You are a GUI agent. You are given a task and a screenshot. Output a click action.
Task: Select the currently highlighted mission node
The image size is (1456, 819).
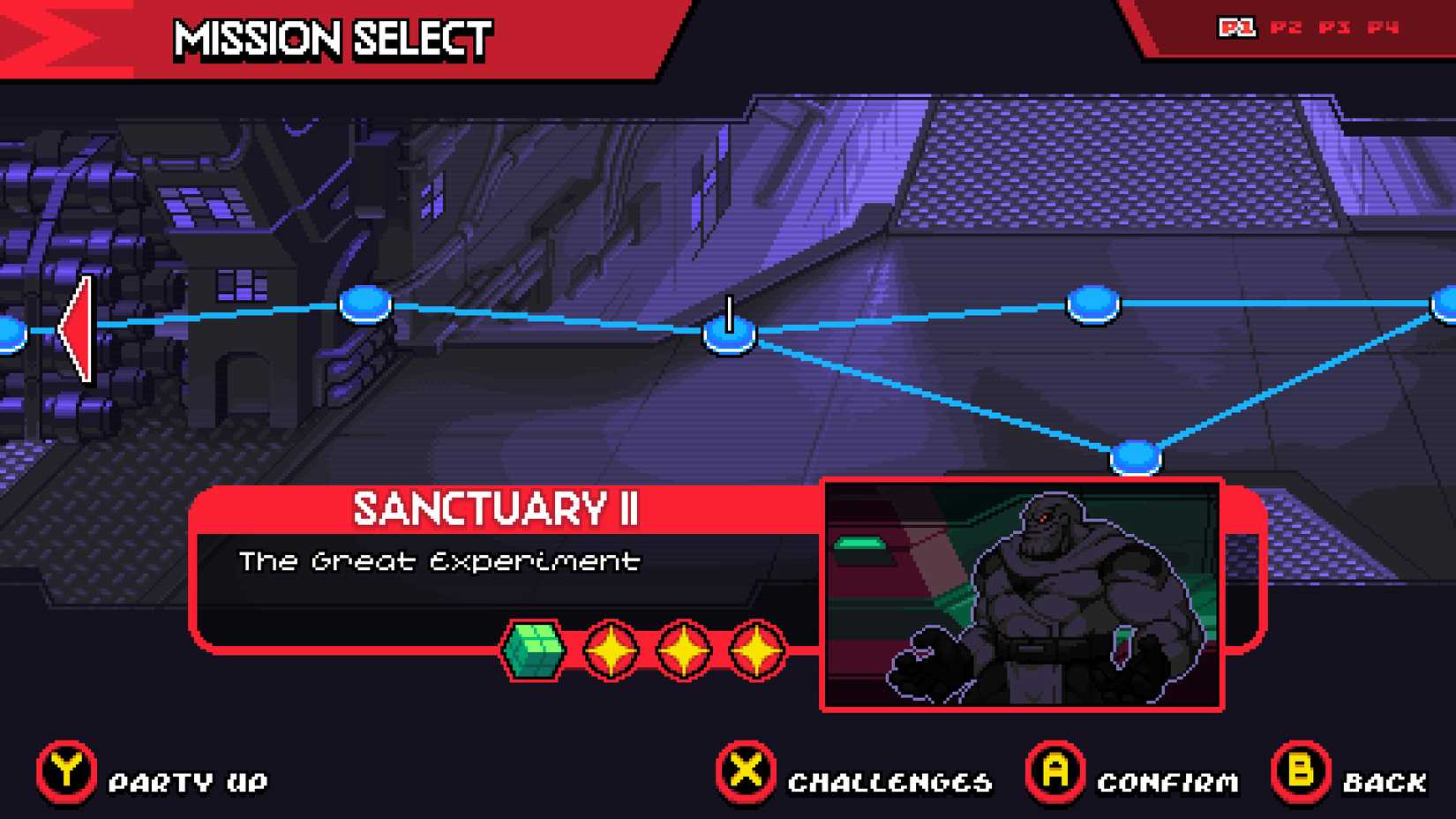tap(729, 335)
